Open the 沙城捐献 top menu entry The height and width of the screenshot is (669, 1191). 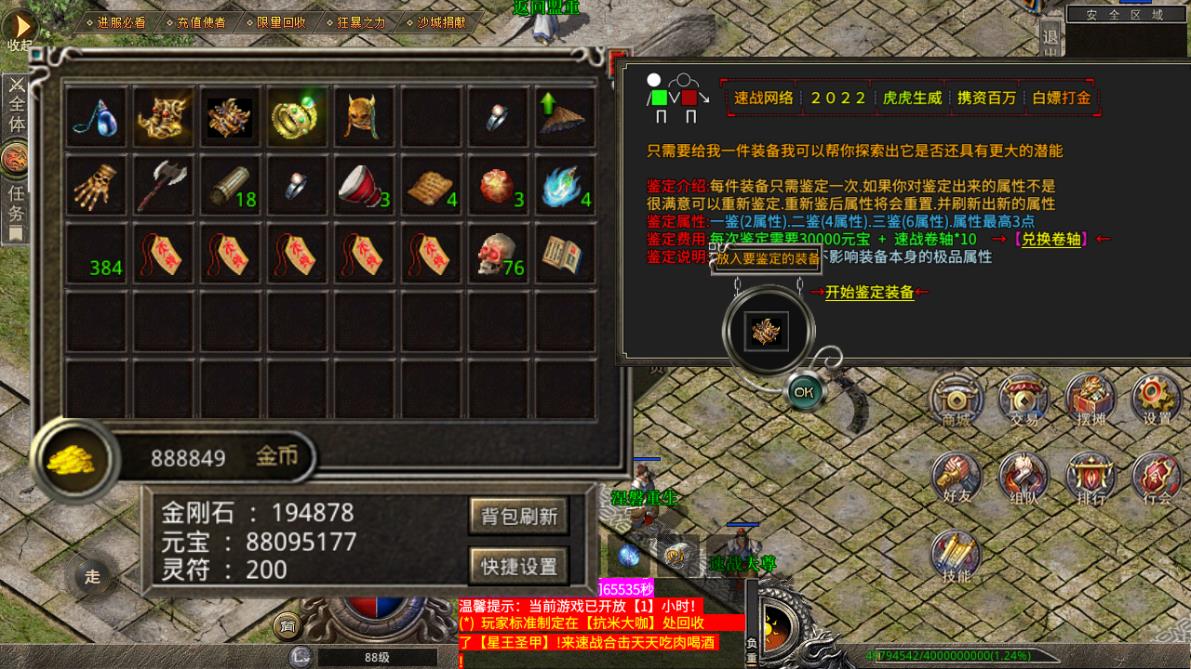coord(436,22)
